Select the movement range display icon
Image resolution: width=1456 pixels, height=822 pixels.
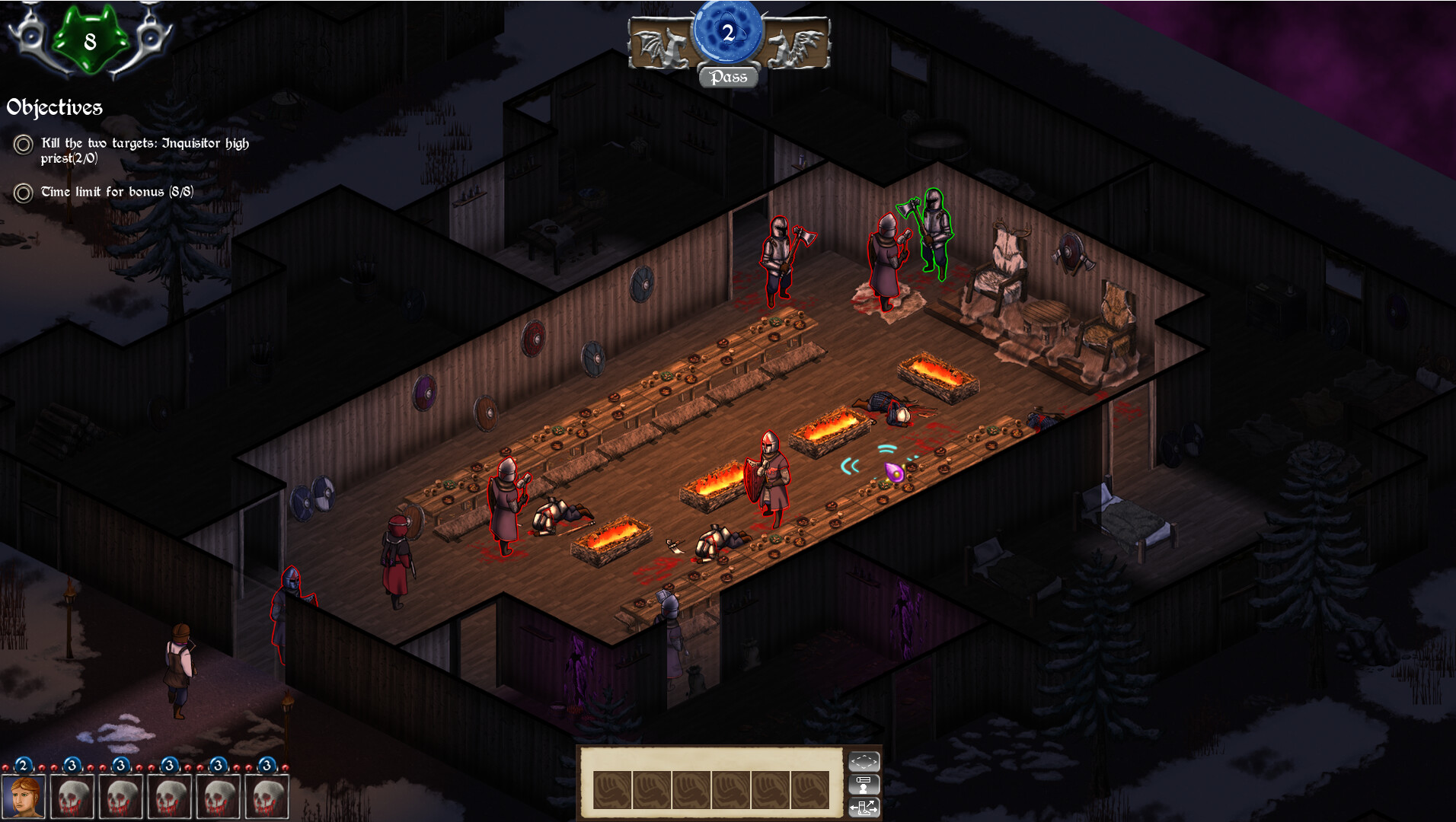[864, 761]
